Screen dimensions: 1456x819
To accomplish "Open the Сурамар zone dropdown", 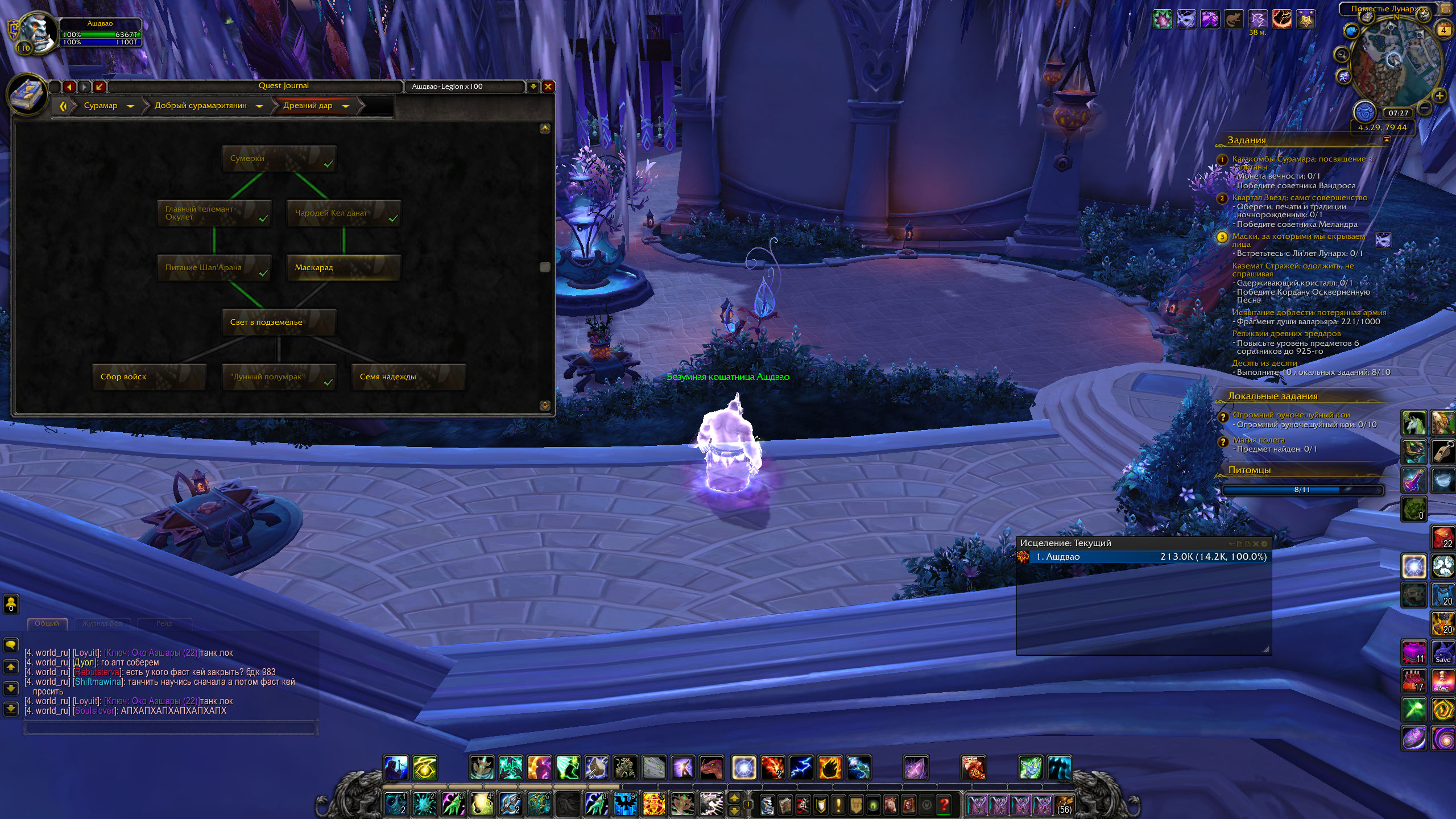I will [130, 106].
